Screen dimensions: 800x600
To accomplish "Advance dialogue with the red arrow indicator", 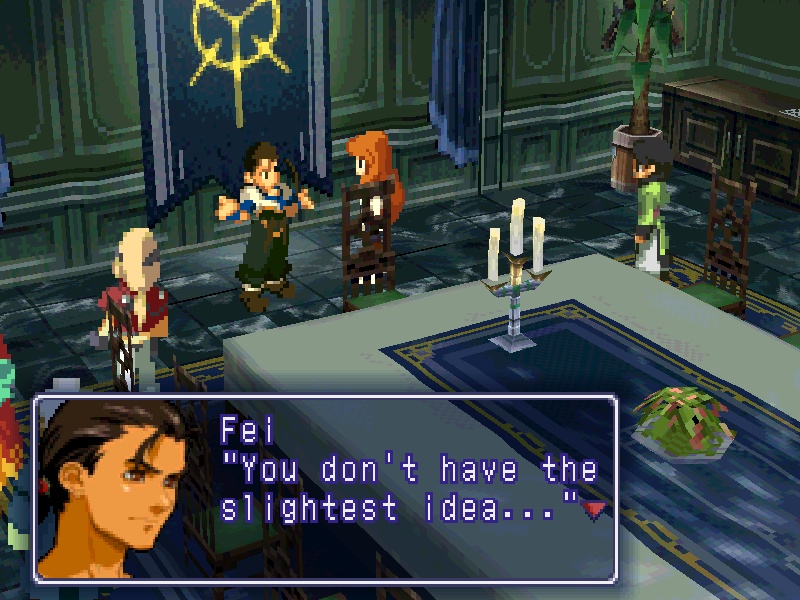I will point(596,510).
